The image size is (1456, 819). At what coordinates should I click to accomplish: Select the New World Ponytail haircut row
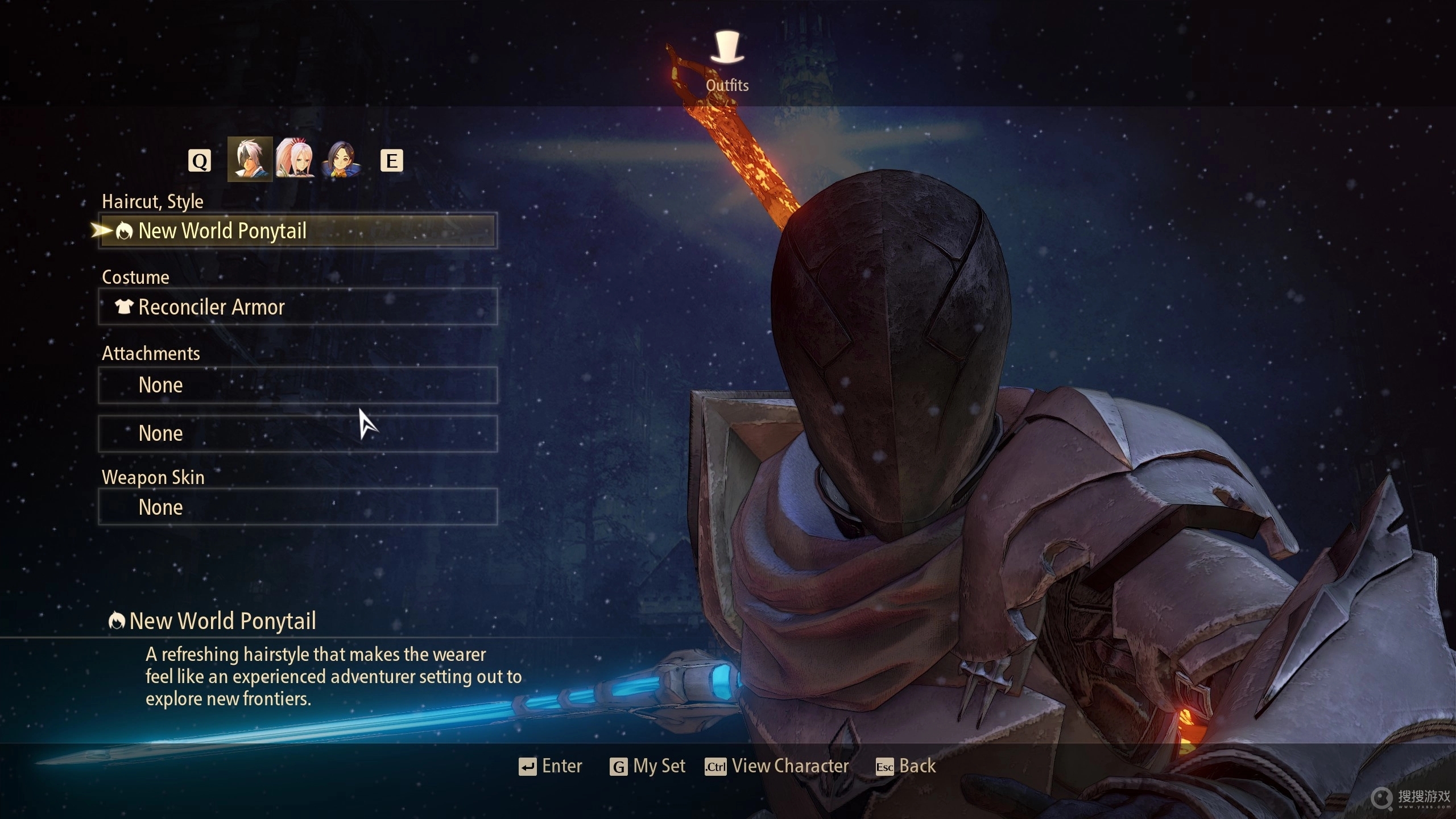click(297, 230)
